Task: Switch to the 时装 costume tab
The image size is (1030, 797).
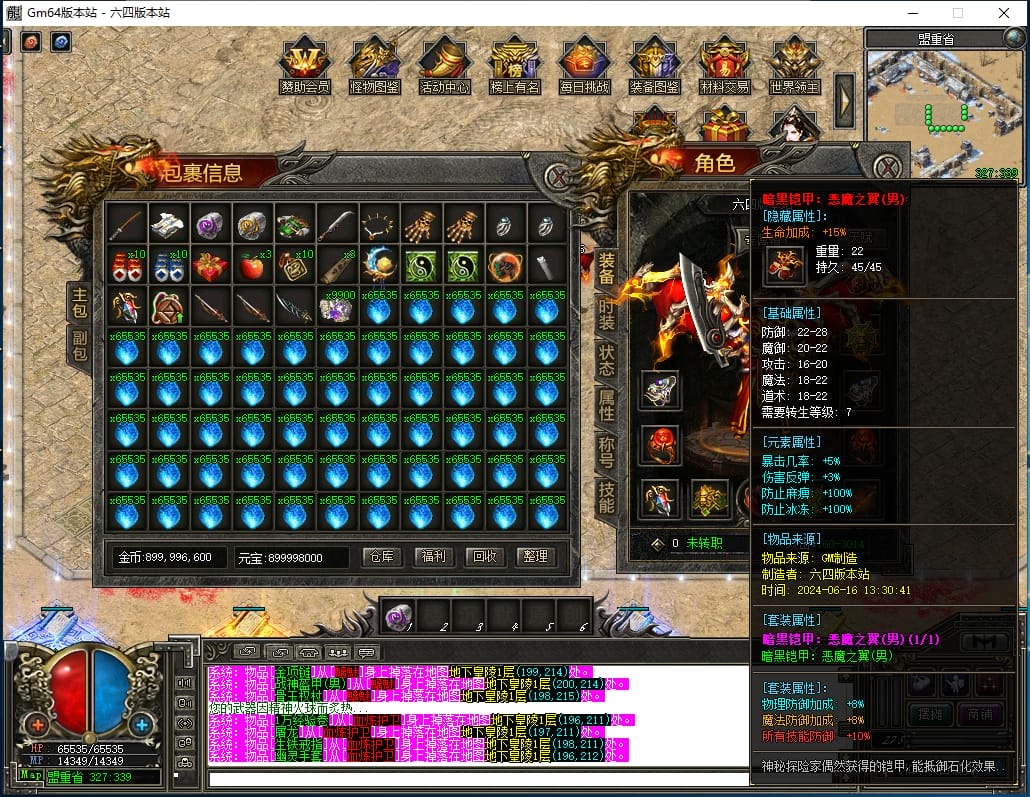Action: point(606,315)
